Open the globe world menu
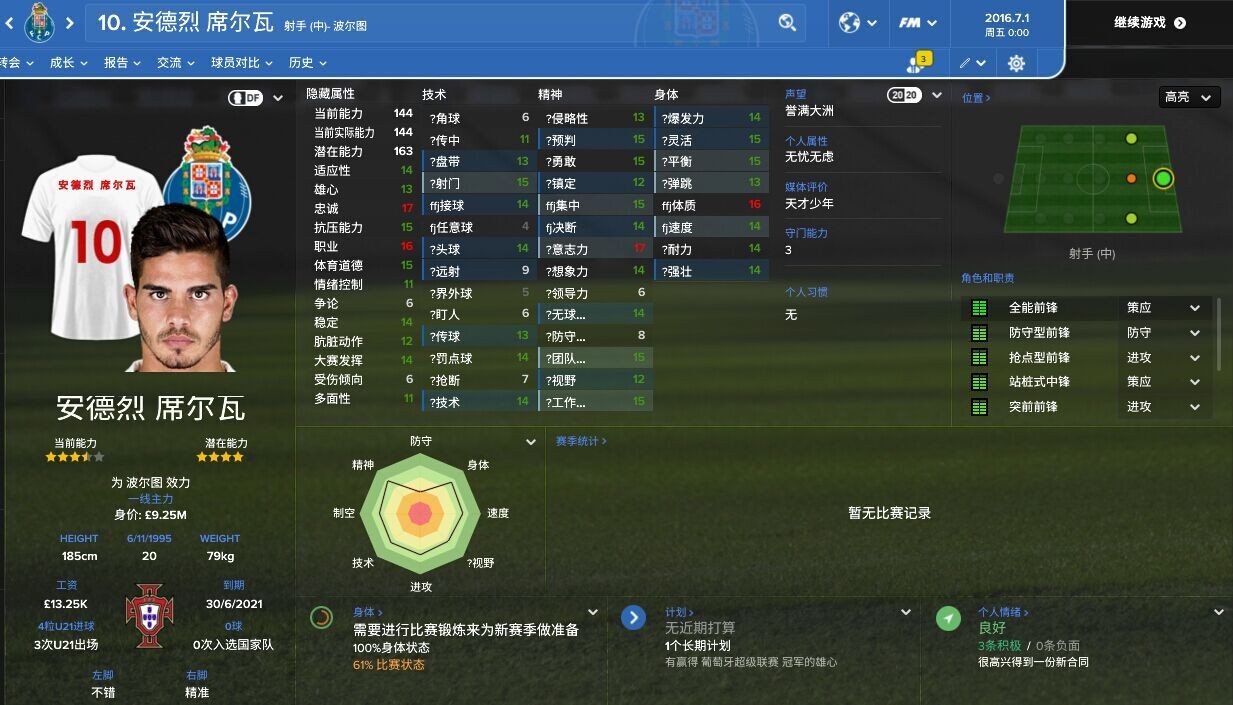Viewport: 1233px width, 705px height. pos(858,22)
